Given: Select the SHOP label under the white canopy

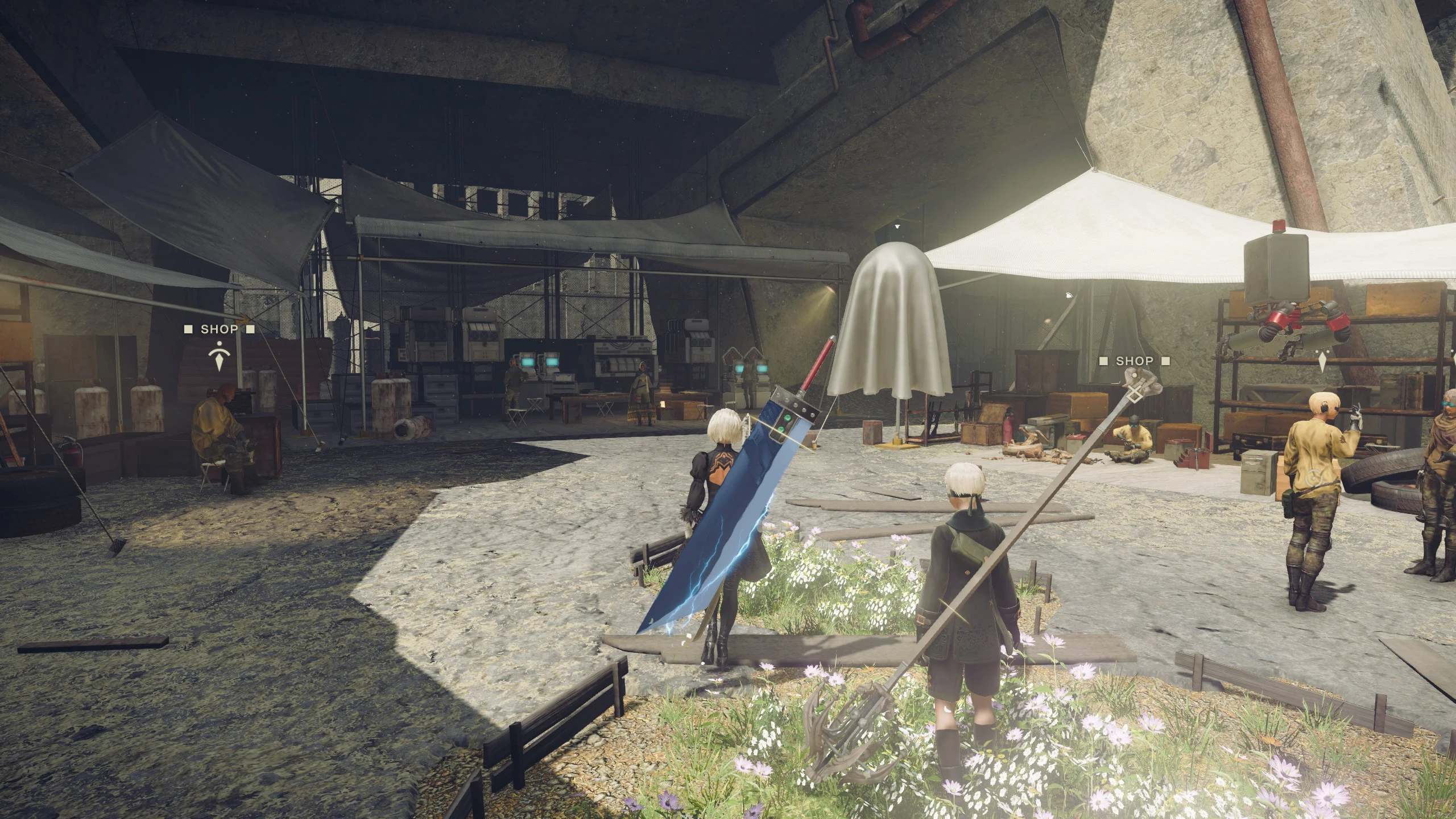Looking at the screenshot, I should point(1134,361).
